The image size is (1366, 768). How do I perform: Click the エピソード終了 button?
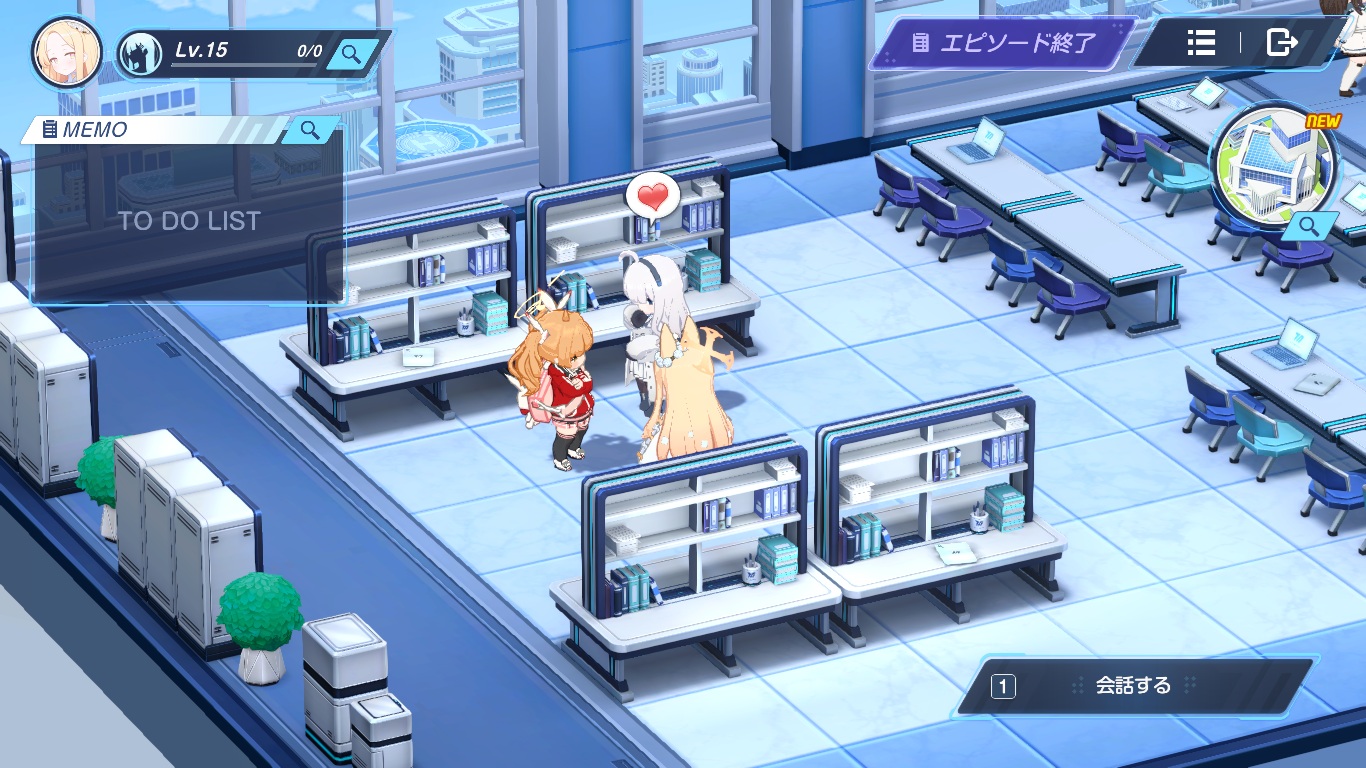coord(1004,43)
